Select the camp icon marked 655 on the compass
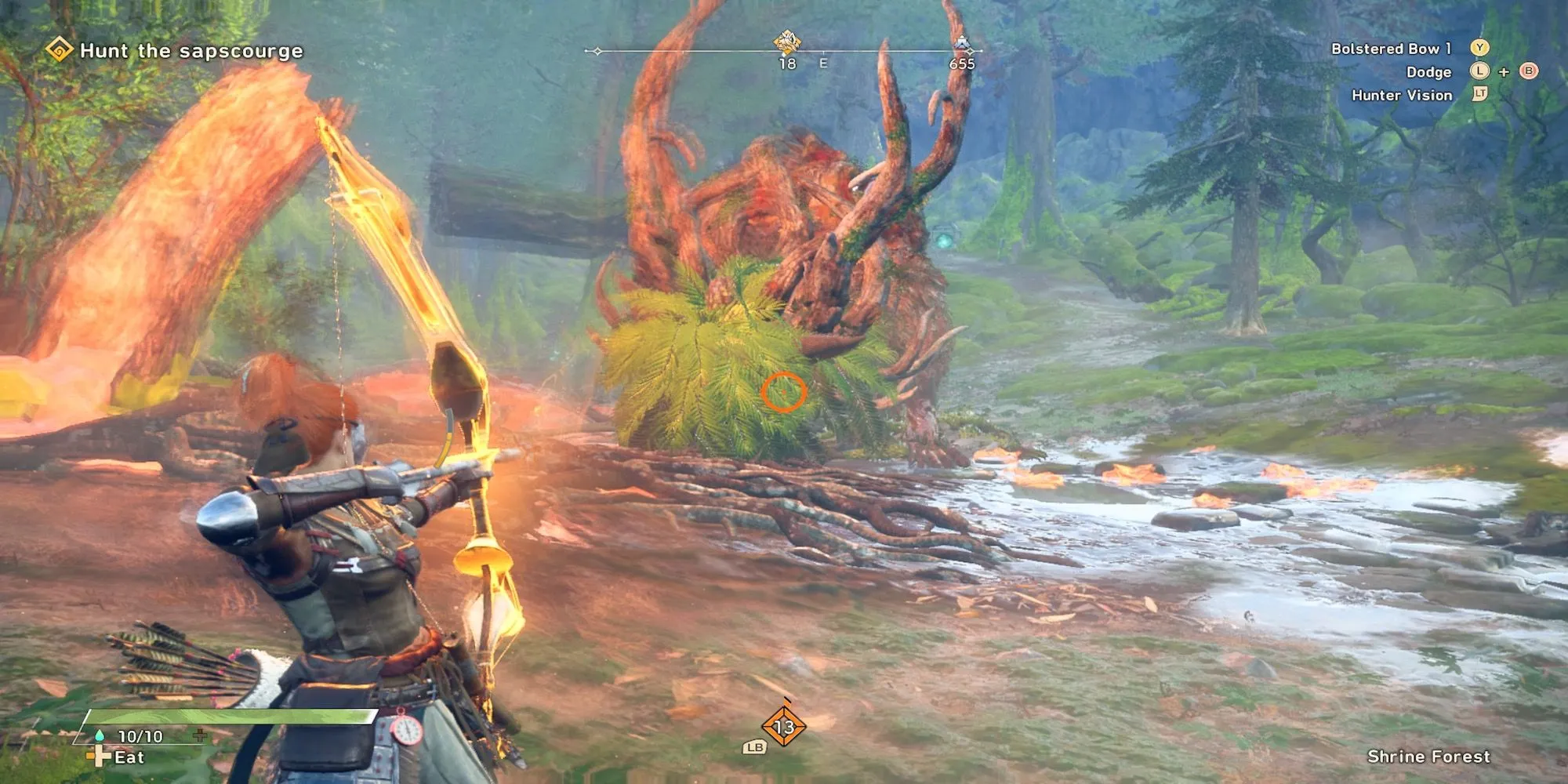Image resolution: width=1568 pixels, height=784 pixels. (x=962, y=42)
